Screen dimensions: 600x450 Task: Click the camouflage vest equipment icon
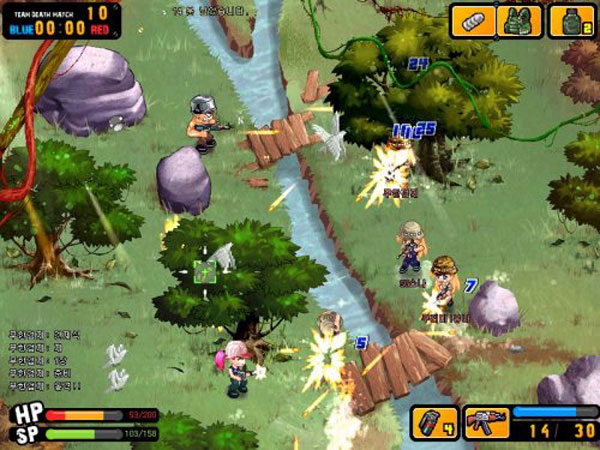coord(520,21)
